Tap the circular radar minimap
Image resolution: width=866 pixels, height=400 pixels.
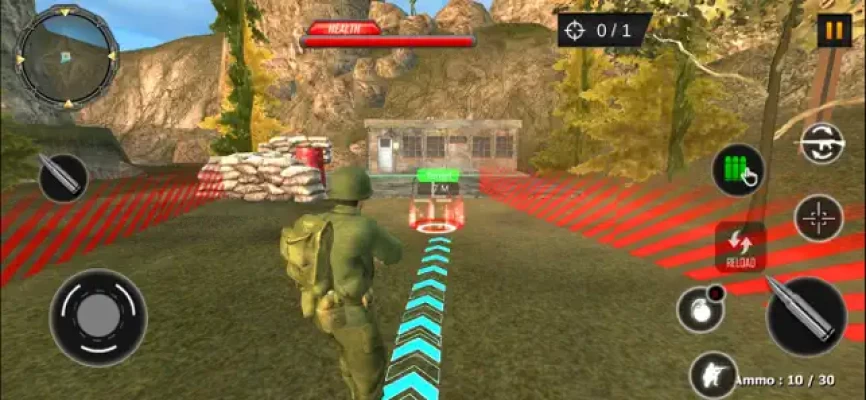(67, 55)
